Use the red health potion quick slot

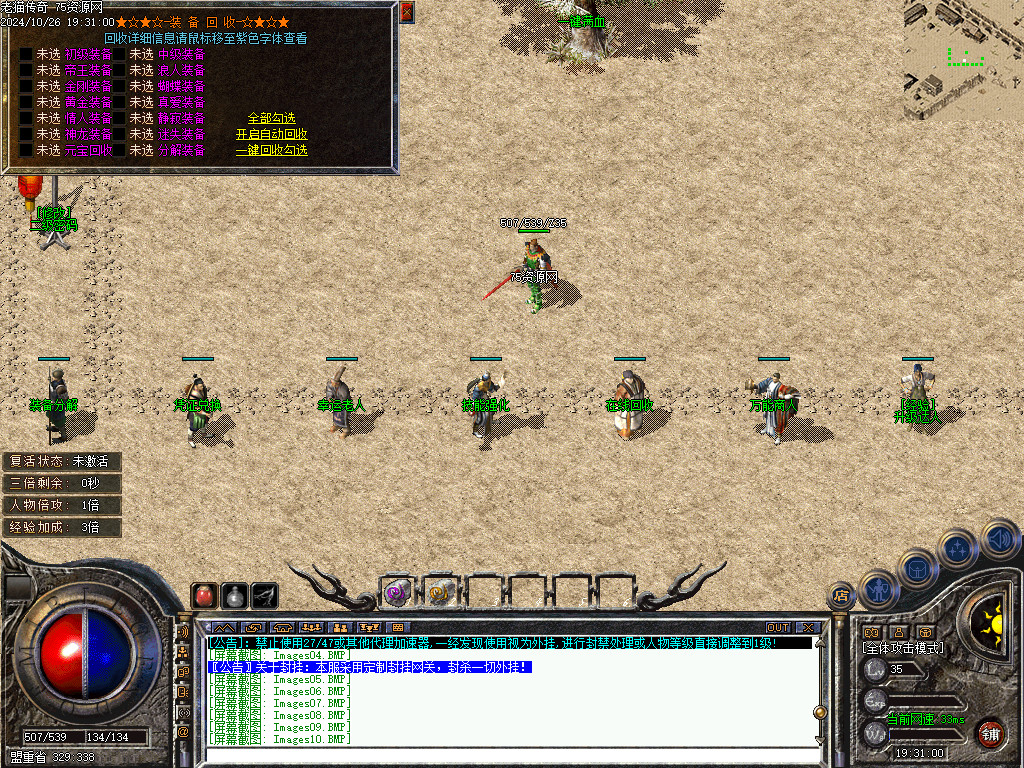coord(205,596)
